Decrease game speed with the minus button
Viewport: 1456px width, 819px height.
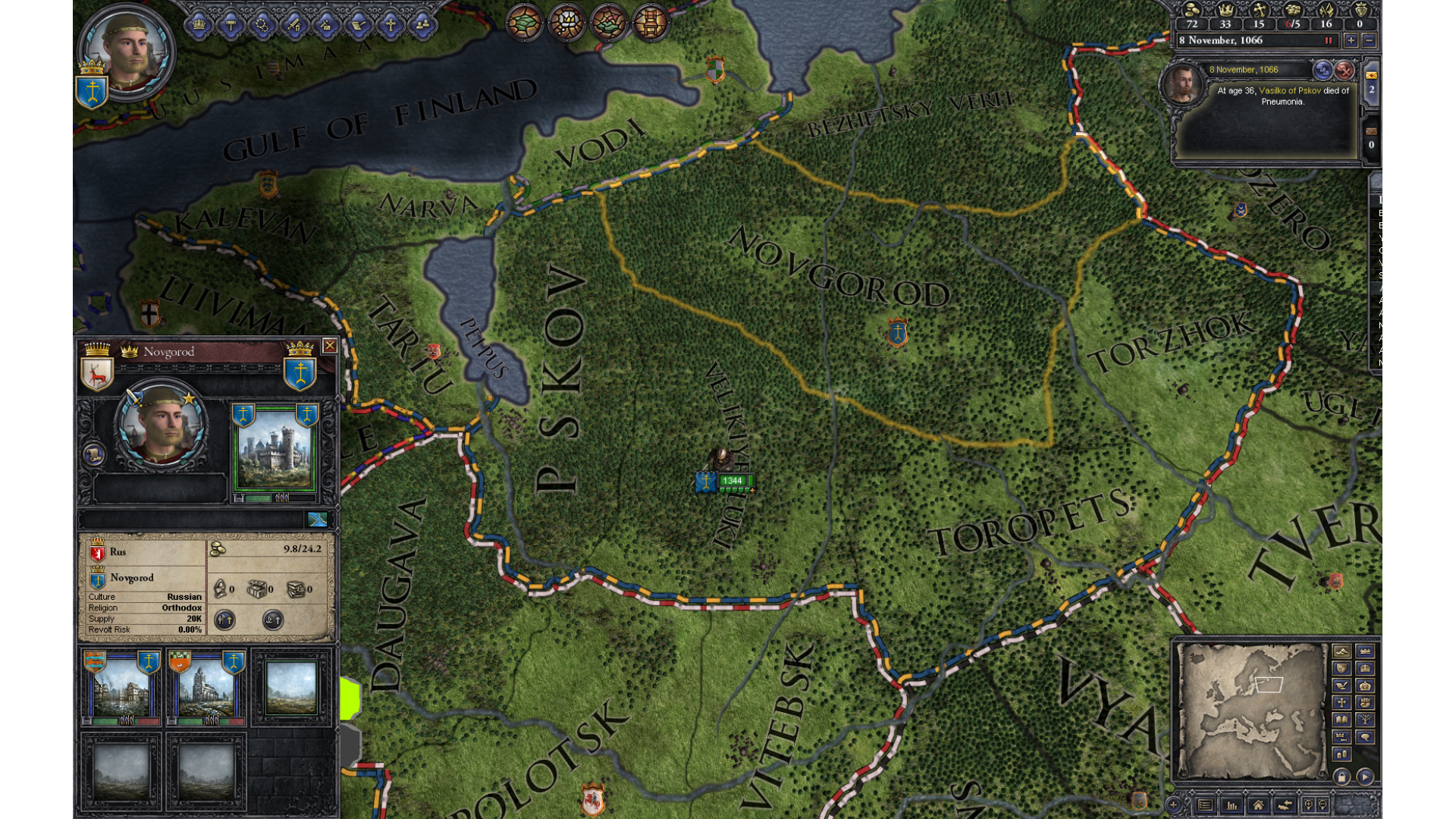tap(1369, 41)
